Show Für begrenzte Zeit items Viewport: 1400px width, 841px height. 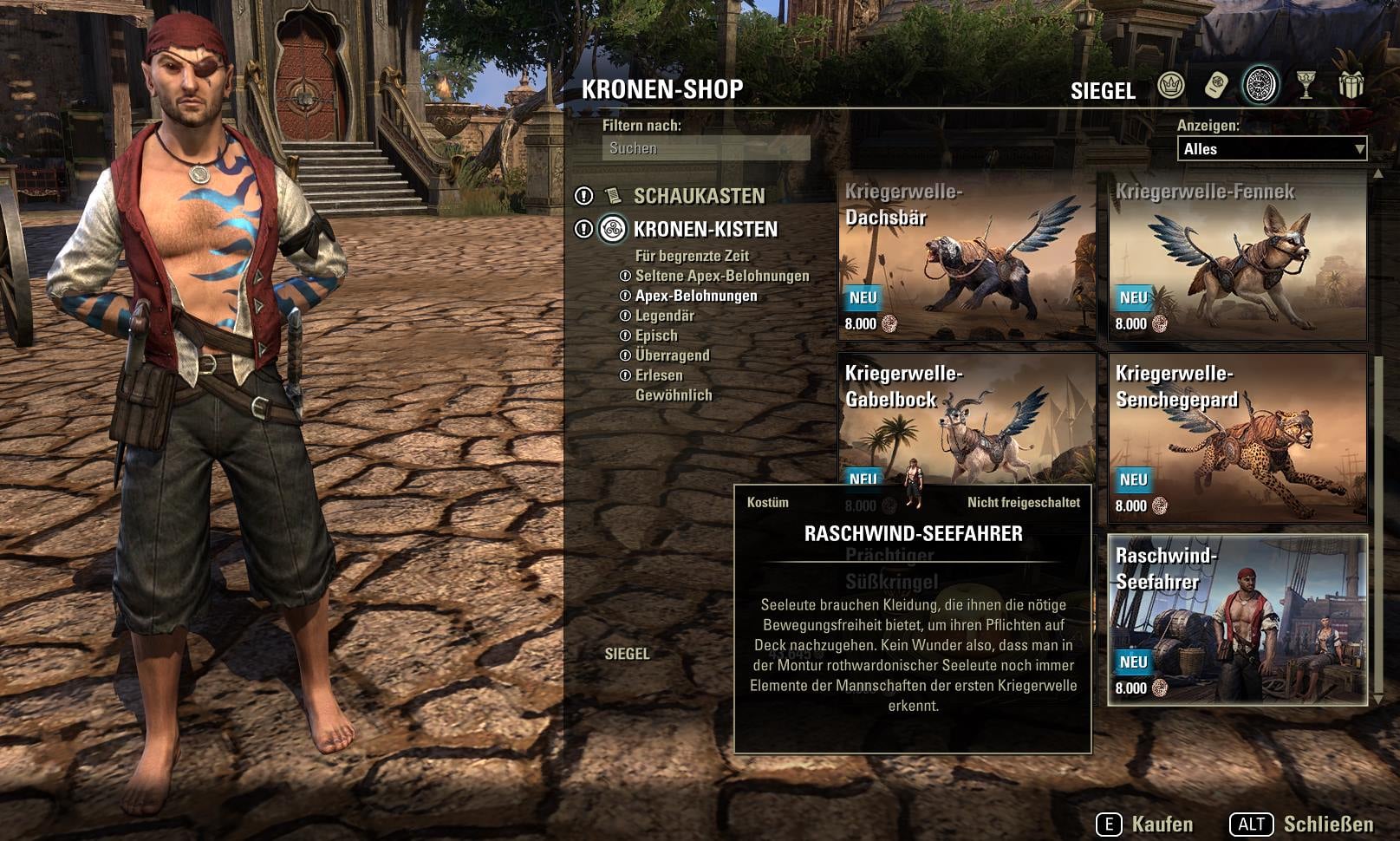coord(692,256)
